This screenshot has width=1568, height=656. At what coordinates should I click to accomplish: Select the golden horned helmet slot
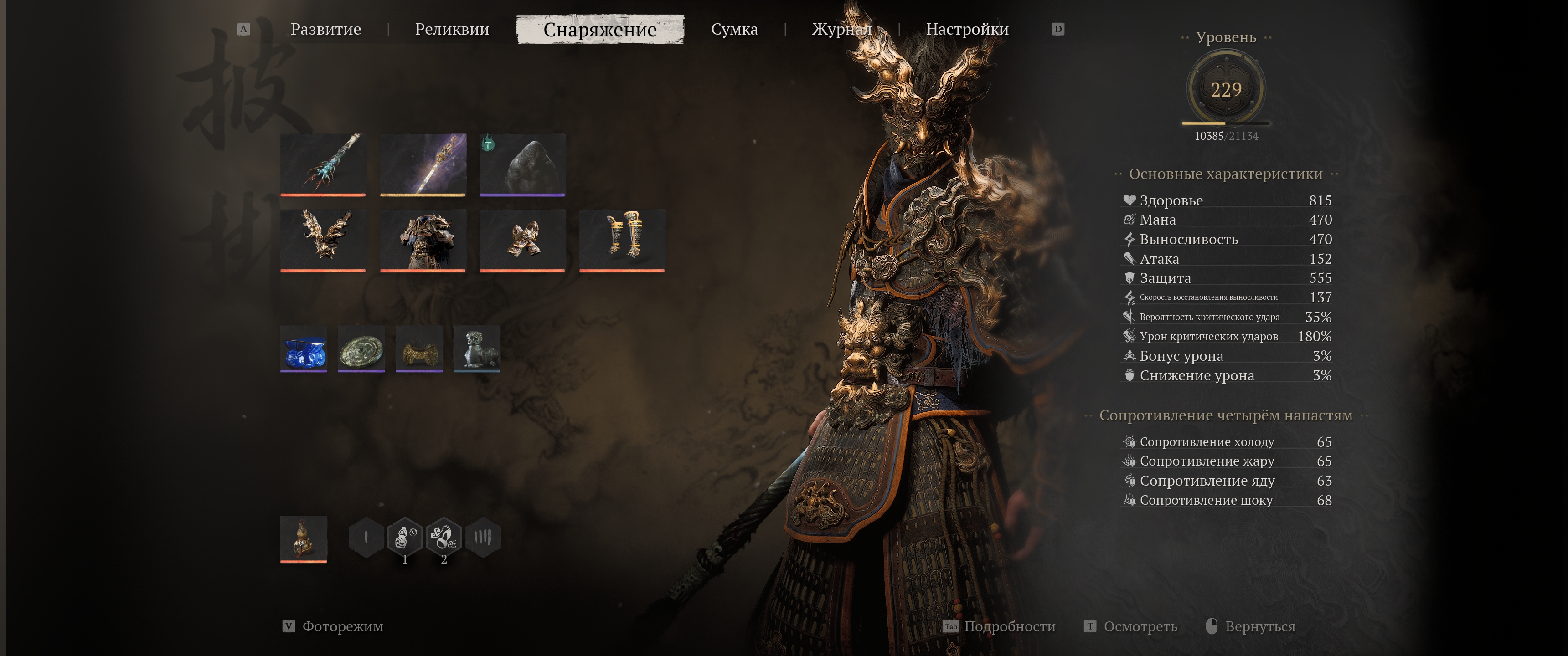tap(323, 240)
